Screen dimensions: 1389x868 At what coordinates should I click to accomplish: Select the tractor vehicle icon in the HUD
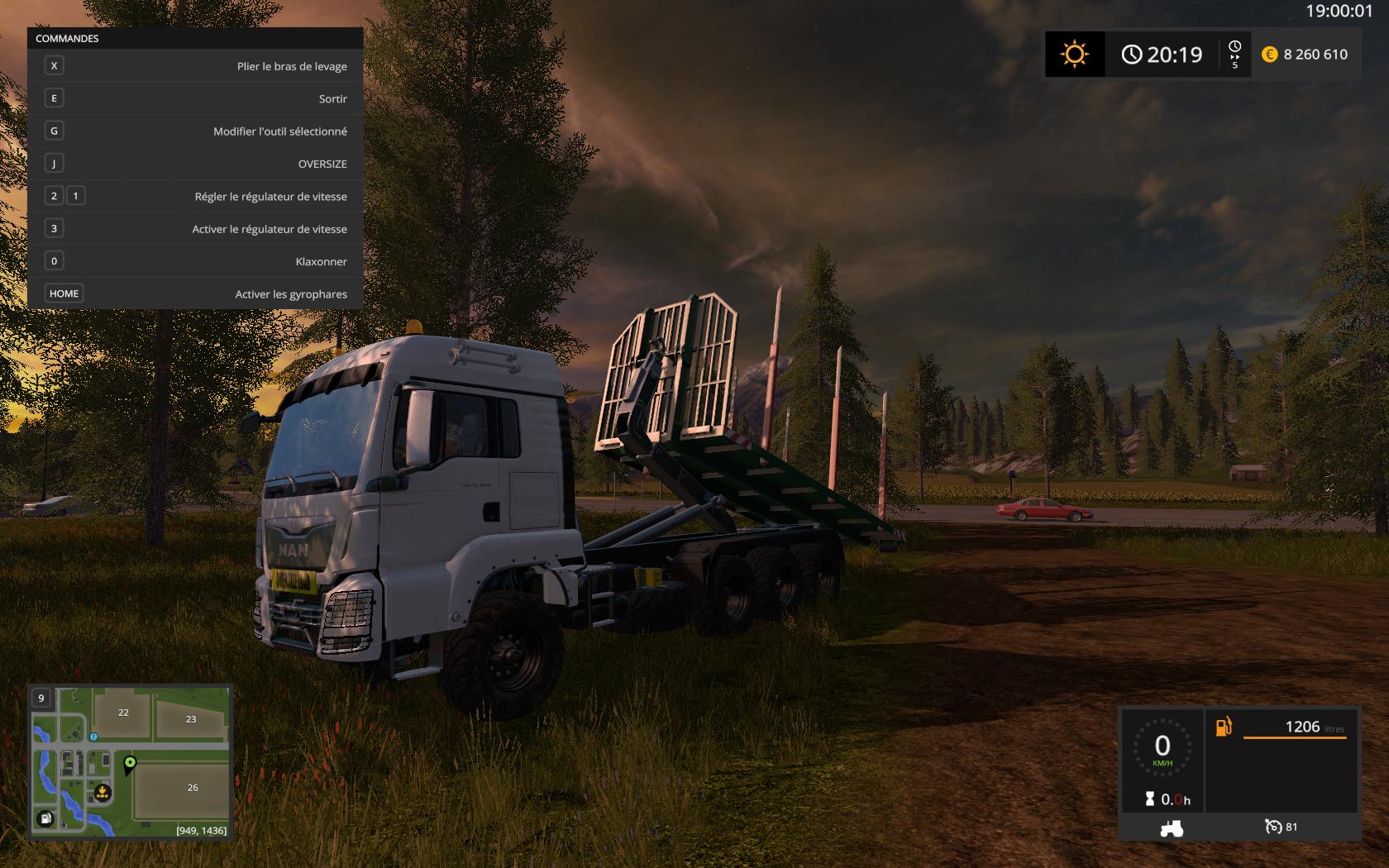1171,827
